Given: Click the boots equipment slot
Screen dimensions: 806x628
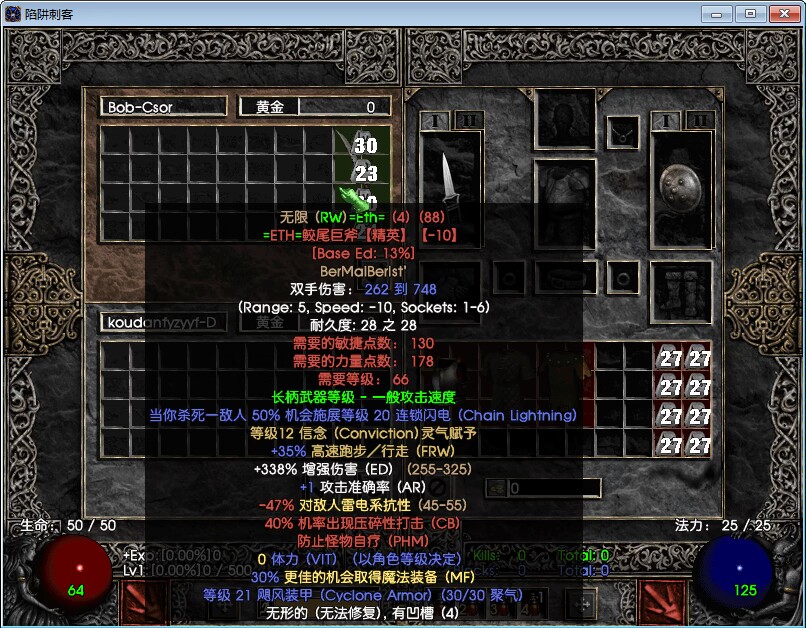Looking at the screenshot, I should click(x=682, y=290).
